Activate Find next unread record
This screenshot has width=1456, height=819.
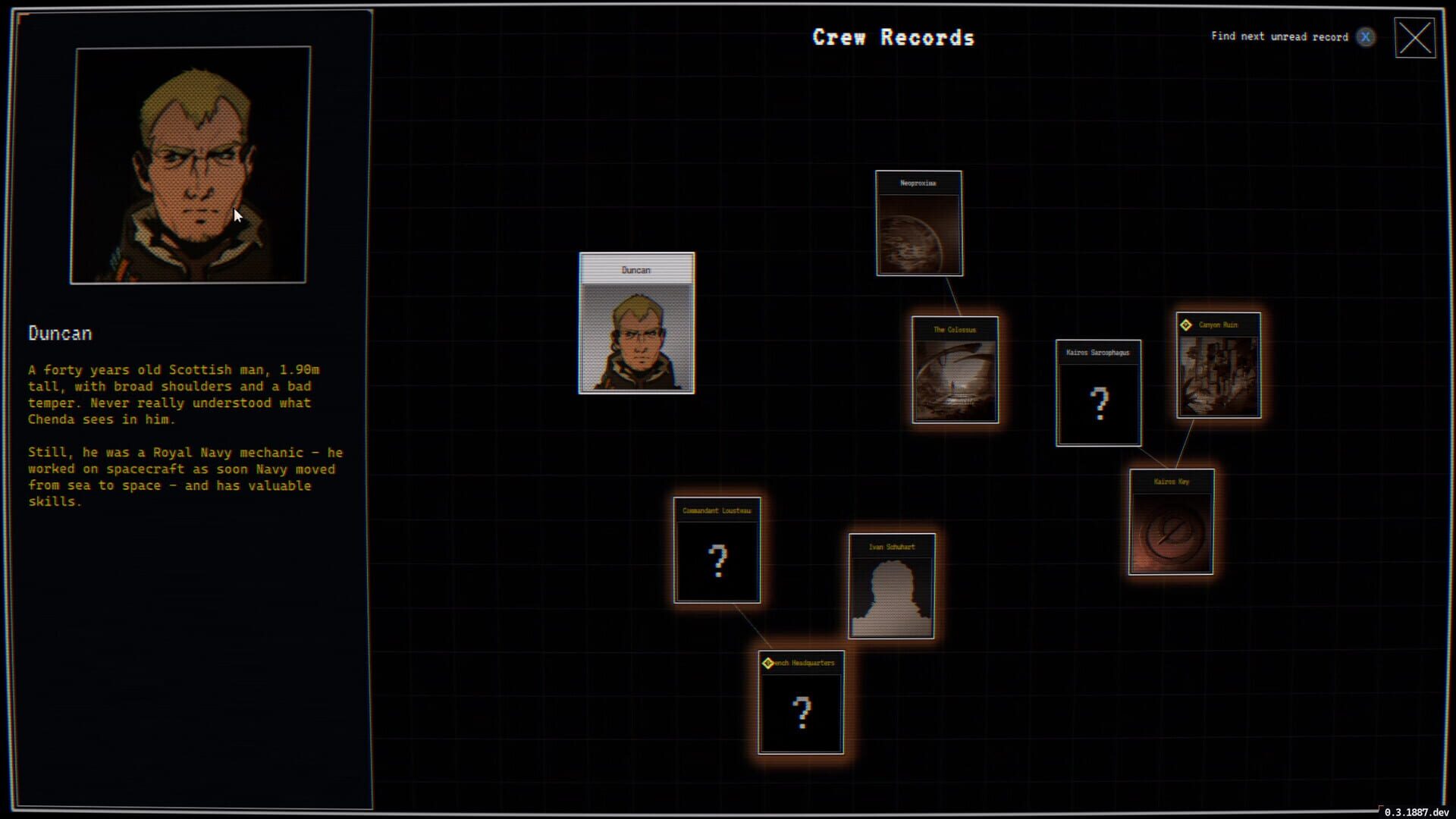pyautogui.click(x=1281, y=36)
